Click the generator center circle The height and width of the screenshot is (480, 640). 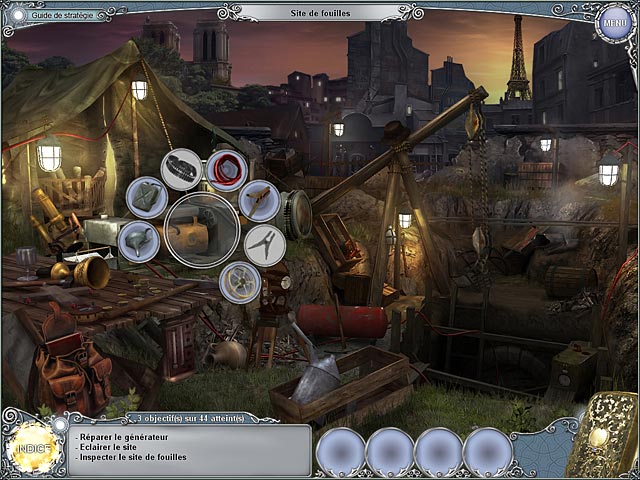pos(202,230)
